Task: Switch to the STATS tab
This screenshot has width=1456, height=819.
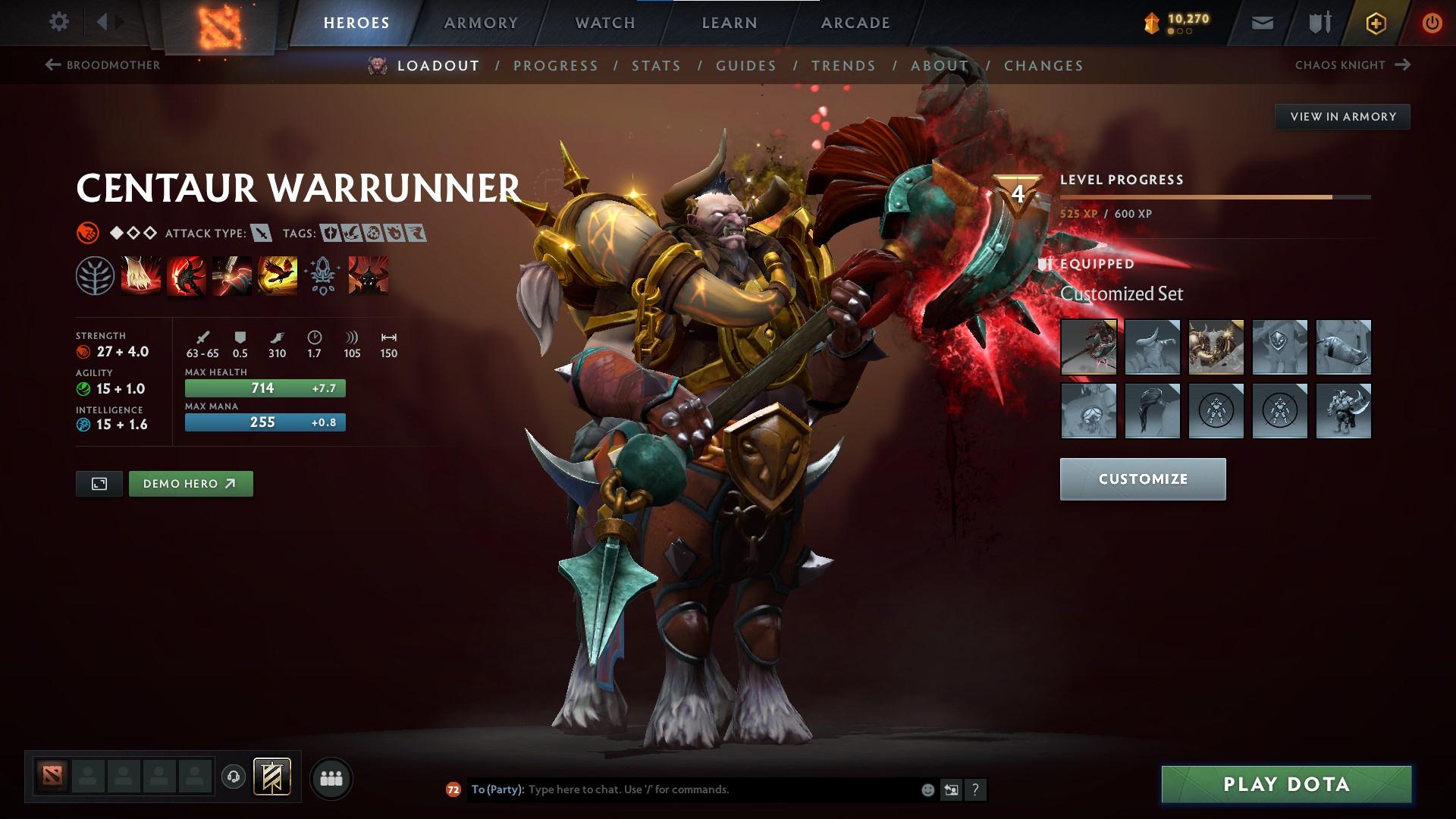Action: pyautogui.click(x=657, y=66)
